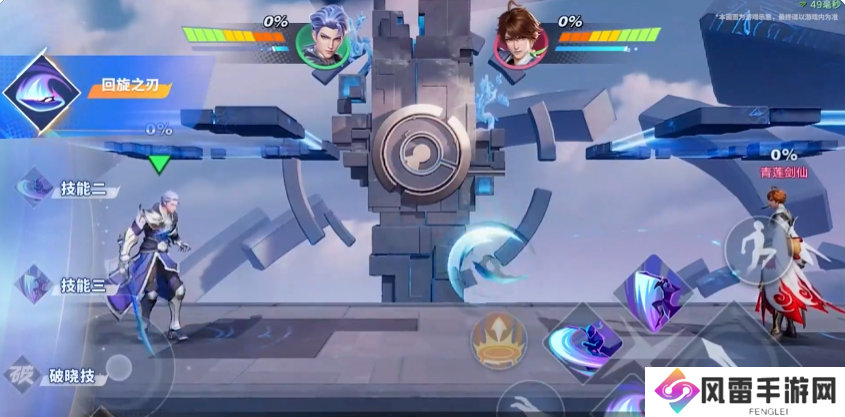
Task: Trigger the spinning blade dash skill
Action: click(584, 341)
